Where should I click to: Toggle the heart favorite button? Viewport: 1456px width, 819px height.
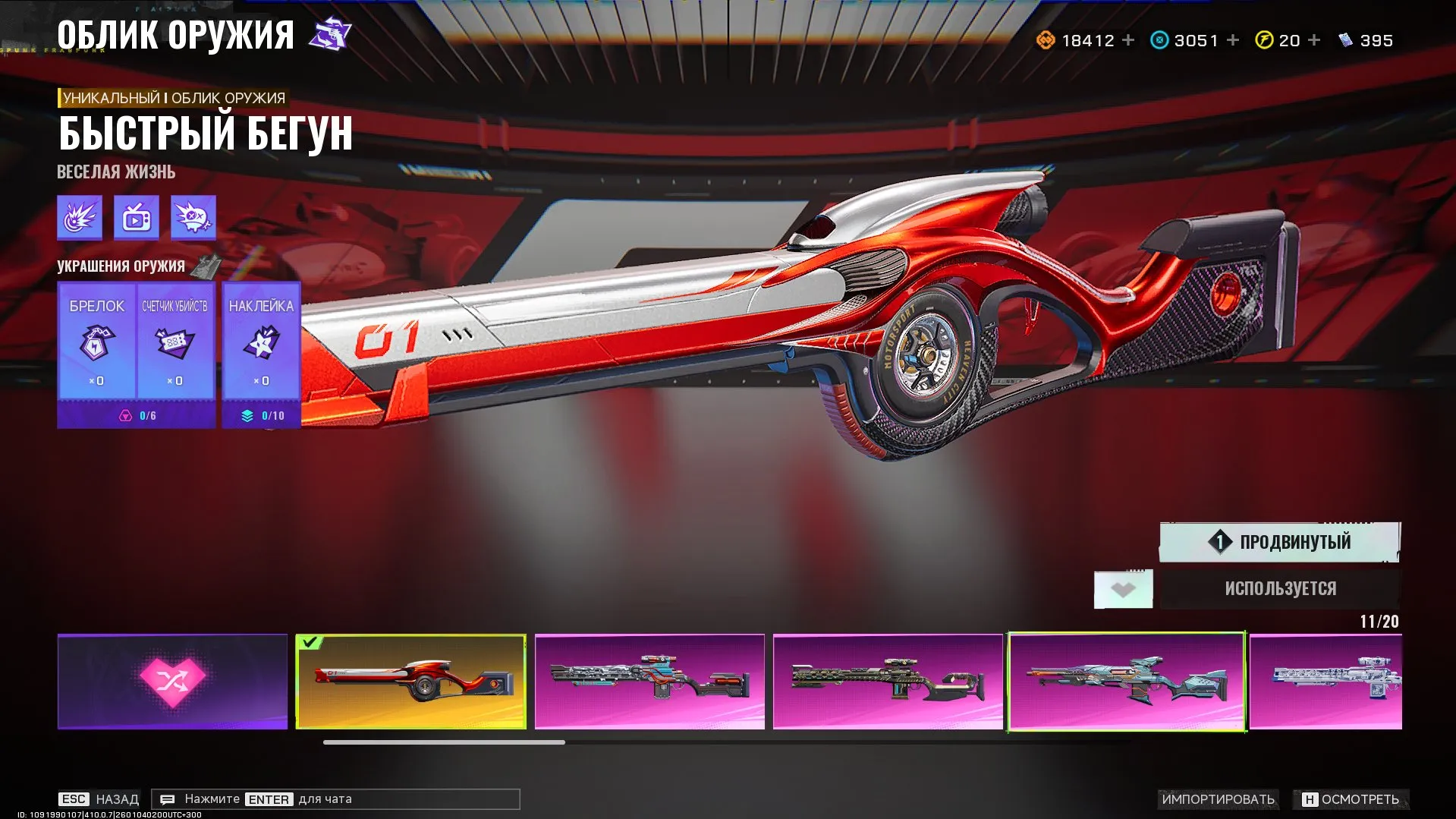click(1123, 589)
